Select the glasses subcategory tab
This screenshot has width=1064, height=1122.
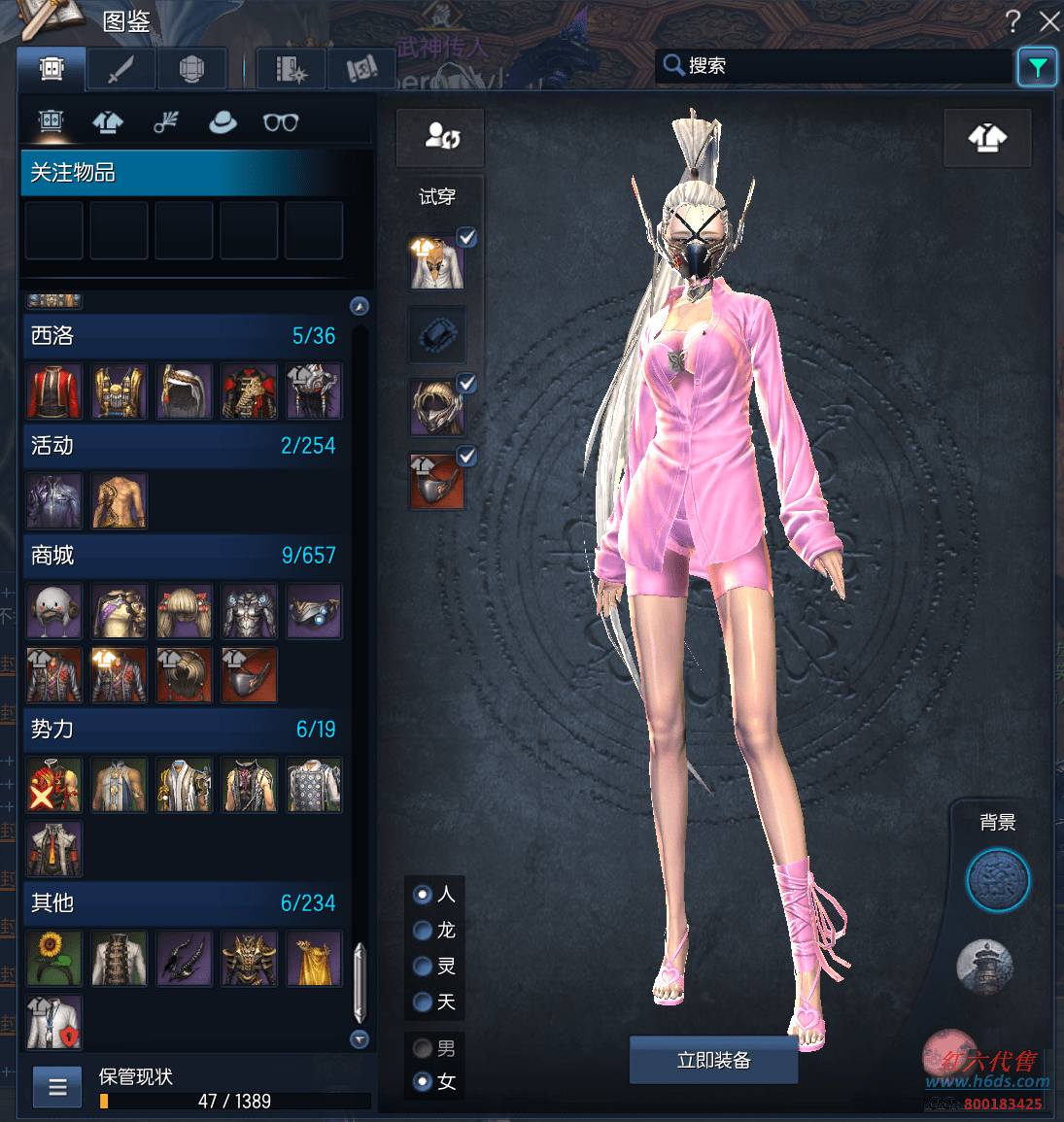click(x=281, y=122)
